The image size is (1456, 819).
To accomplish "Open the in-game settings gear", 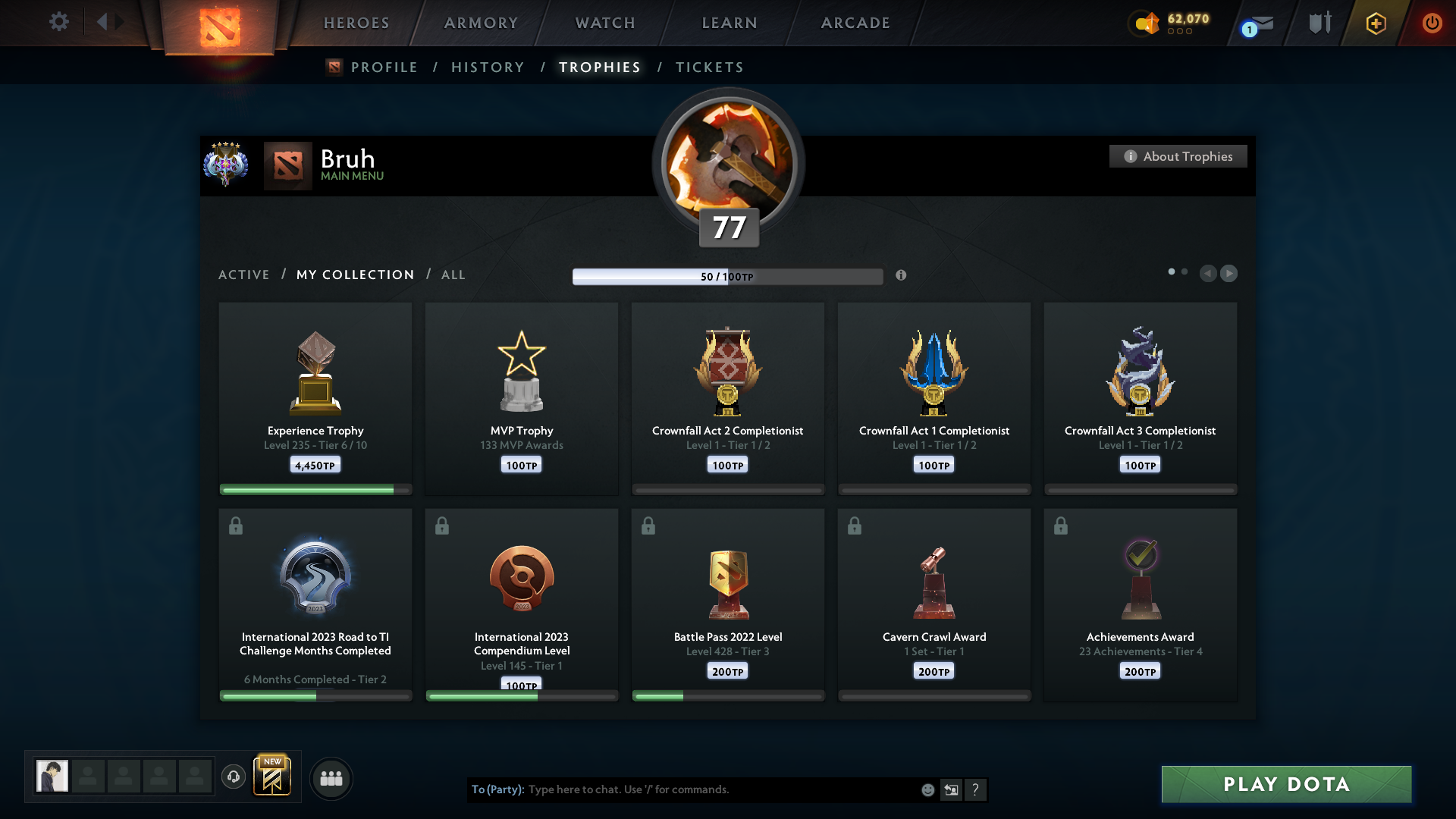I will point(59,22).
